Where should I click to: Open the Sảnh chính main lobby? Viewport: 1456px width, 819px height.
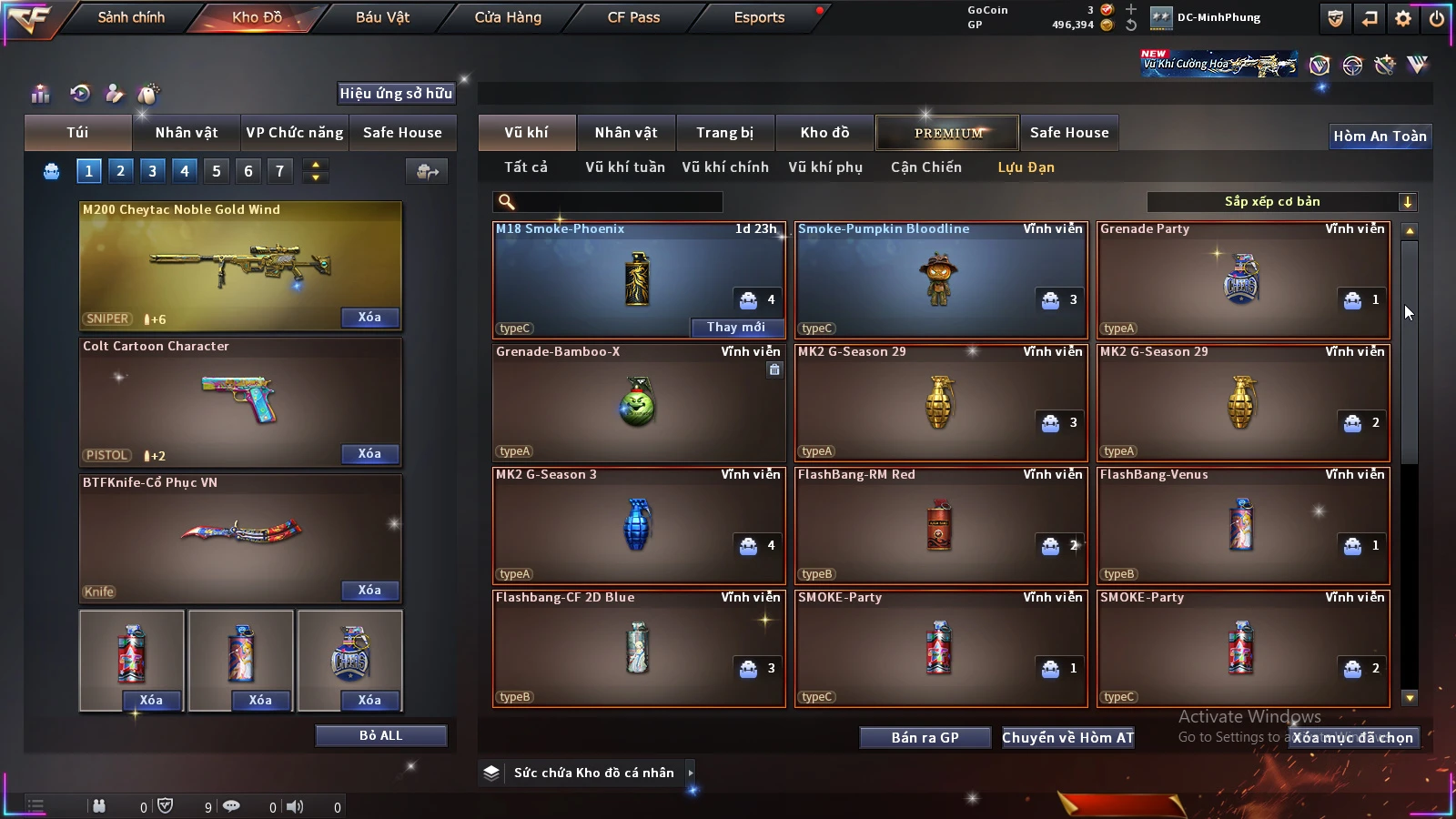[x=131, y=17]
